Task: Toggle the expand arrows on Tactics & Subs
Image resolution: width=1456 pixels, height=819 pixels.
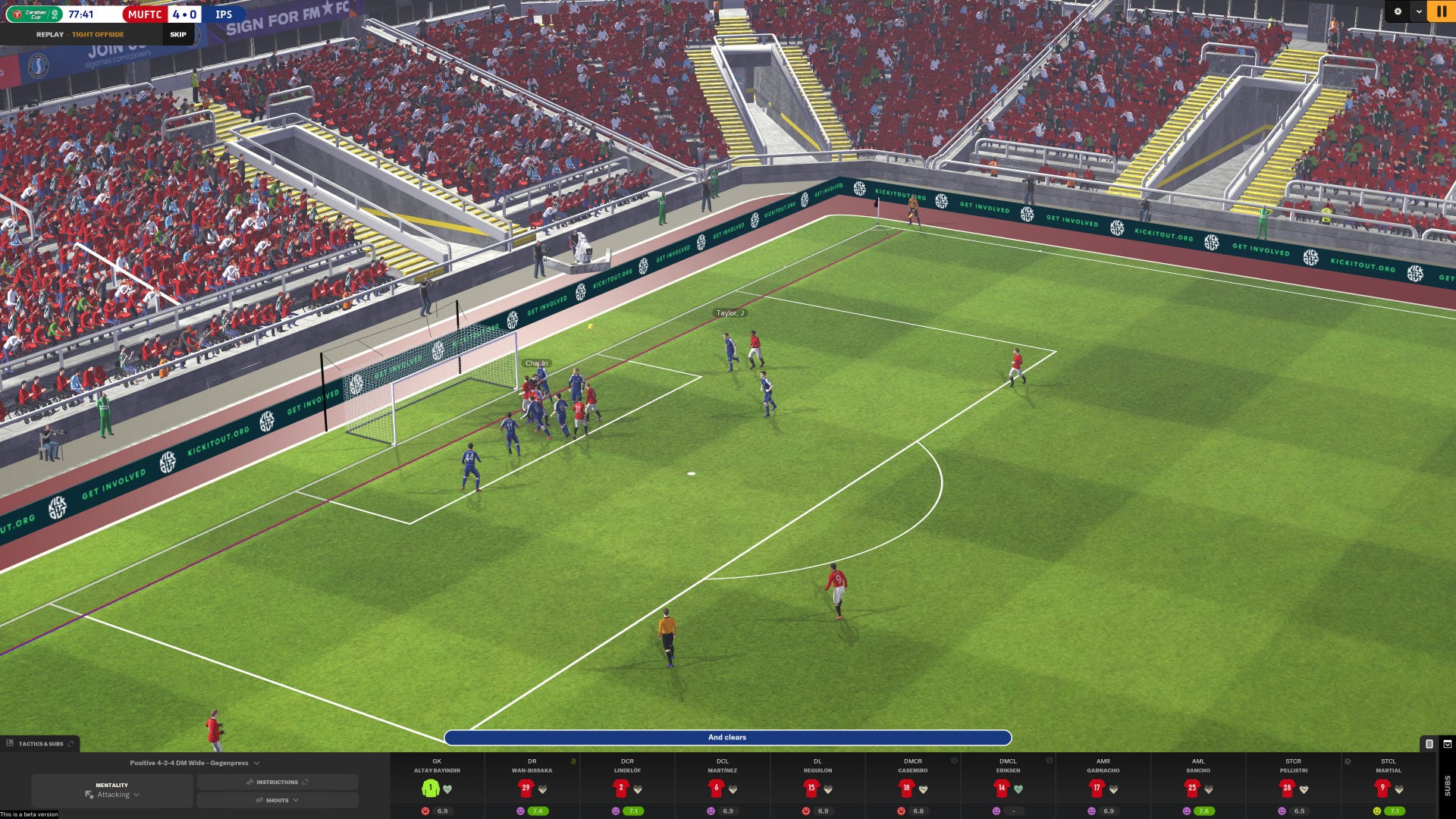Action: pos(71,744)
